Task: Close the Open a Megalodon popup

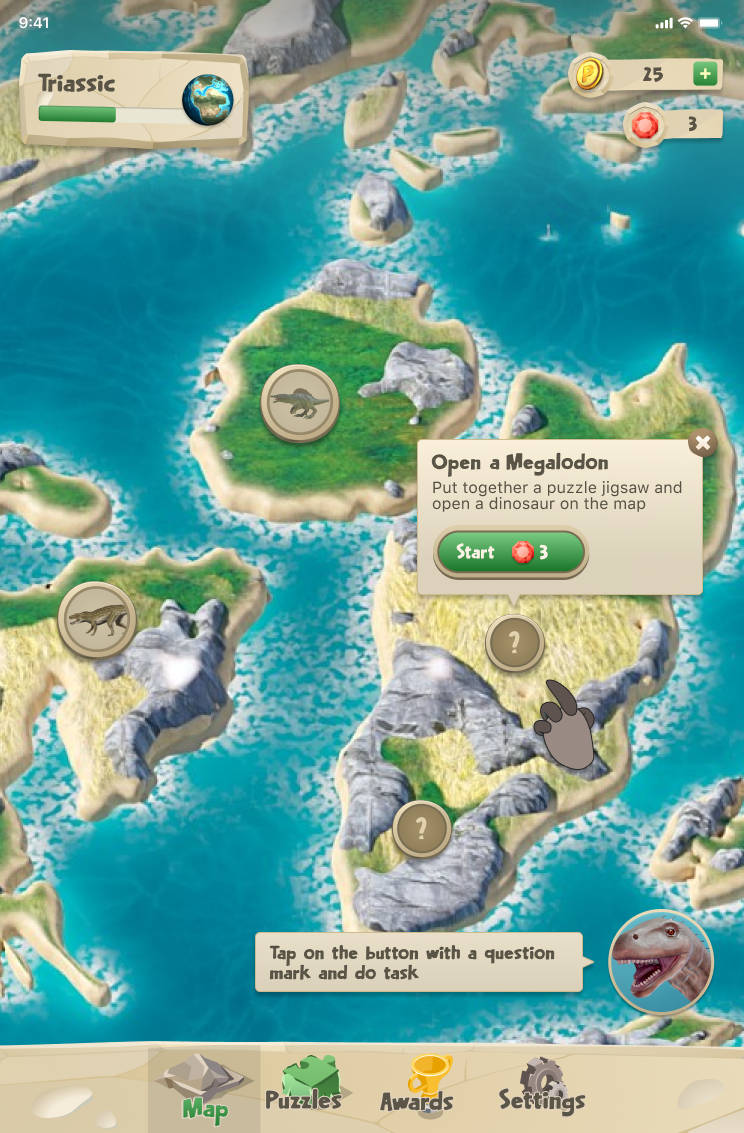Action: [703, 443]
